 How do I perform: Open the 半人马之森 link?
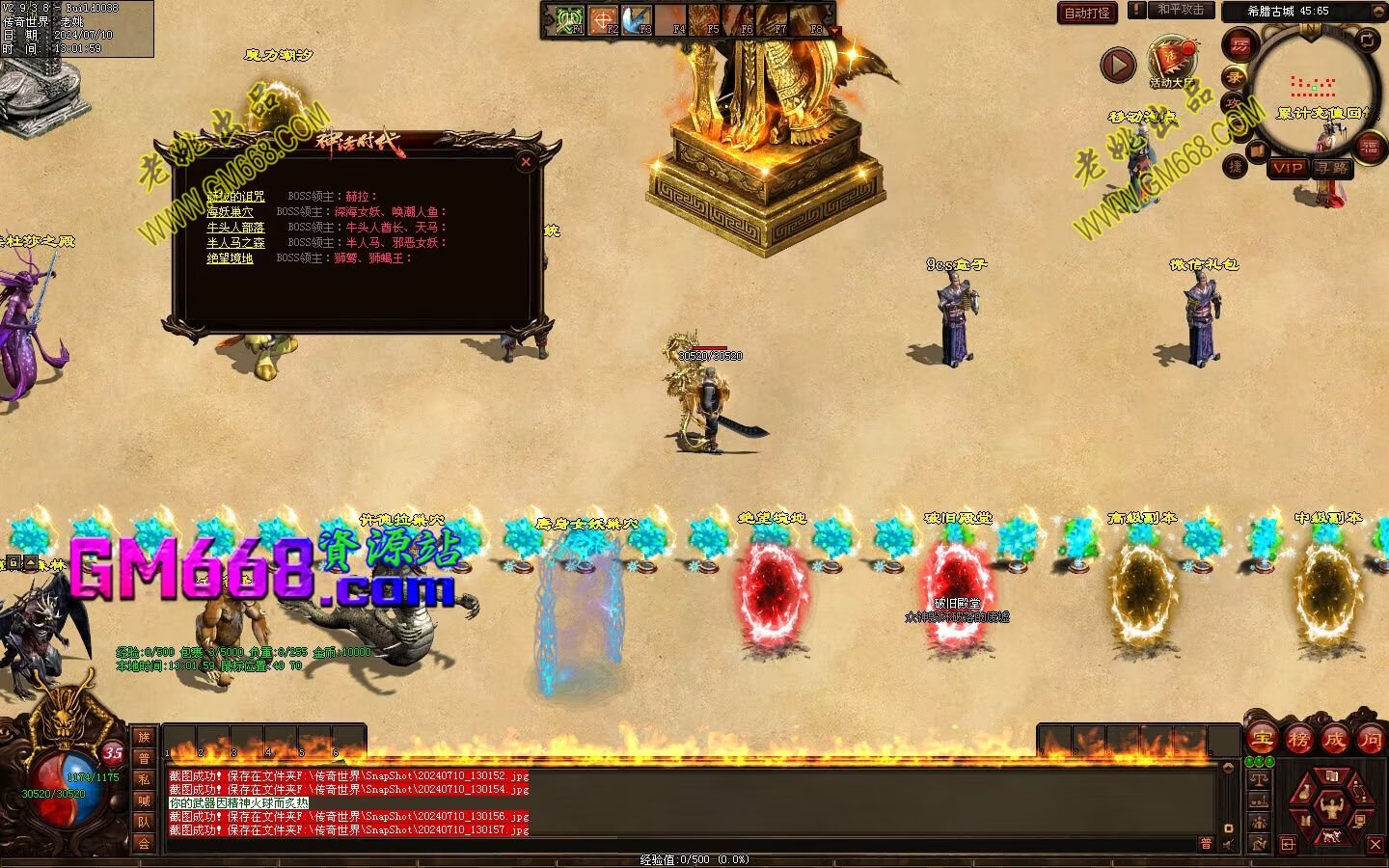click(x=235, y=243)
